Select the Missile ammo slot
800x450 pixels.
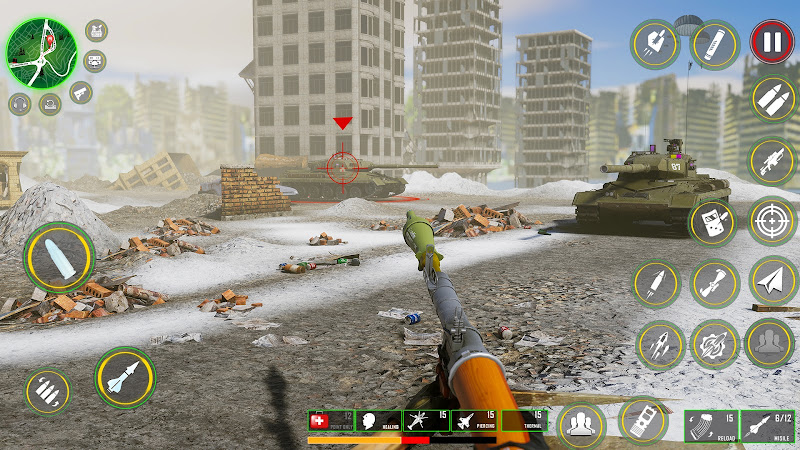[771, 426]
